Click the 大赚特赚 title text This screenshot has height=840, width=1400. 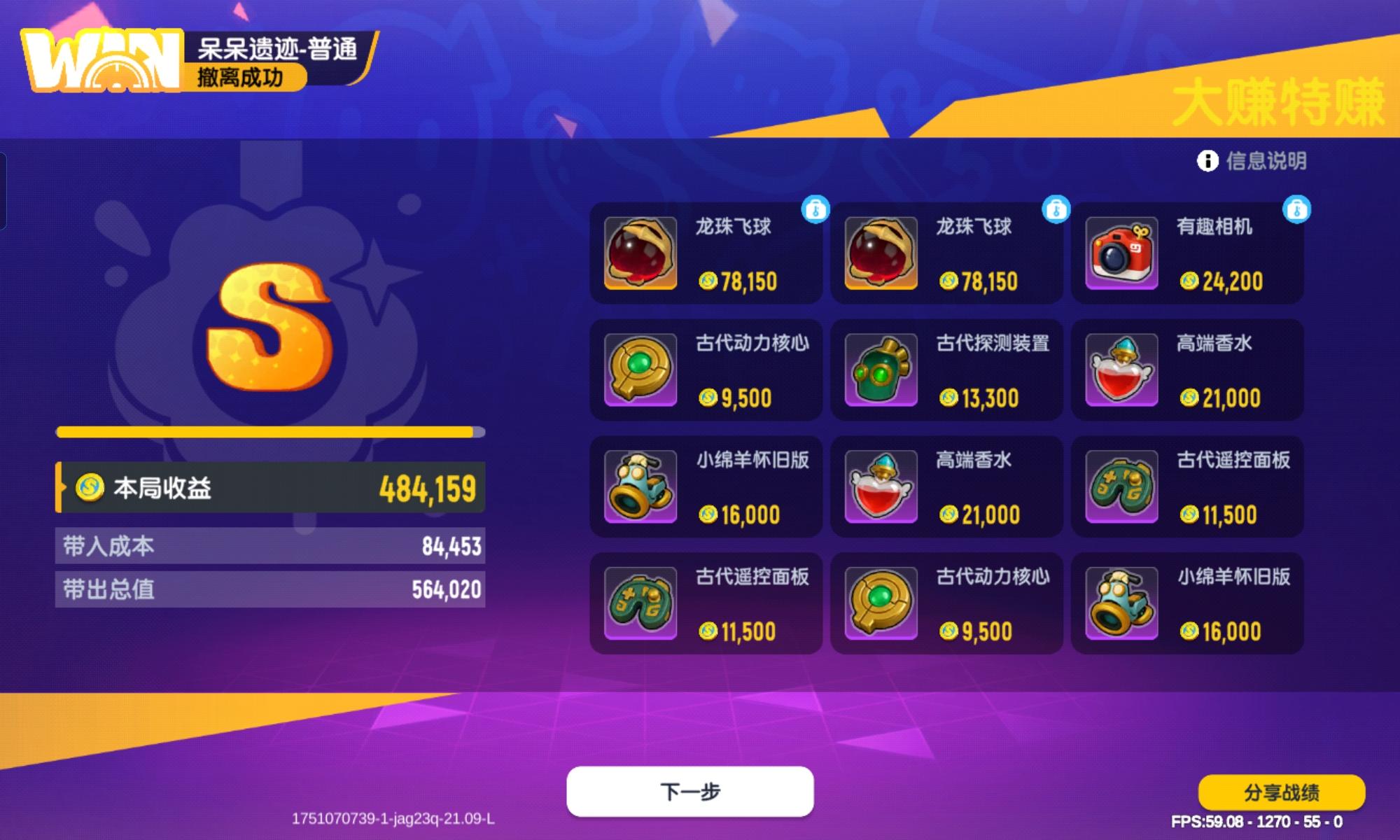(1282, 100)
